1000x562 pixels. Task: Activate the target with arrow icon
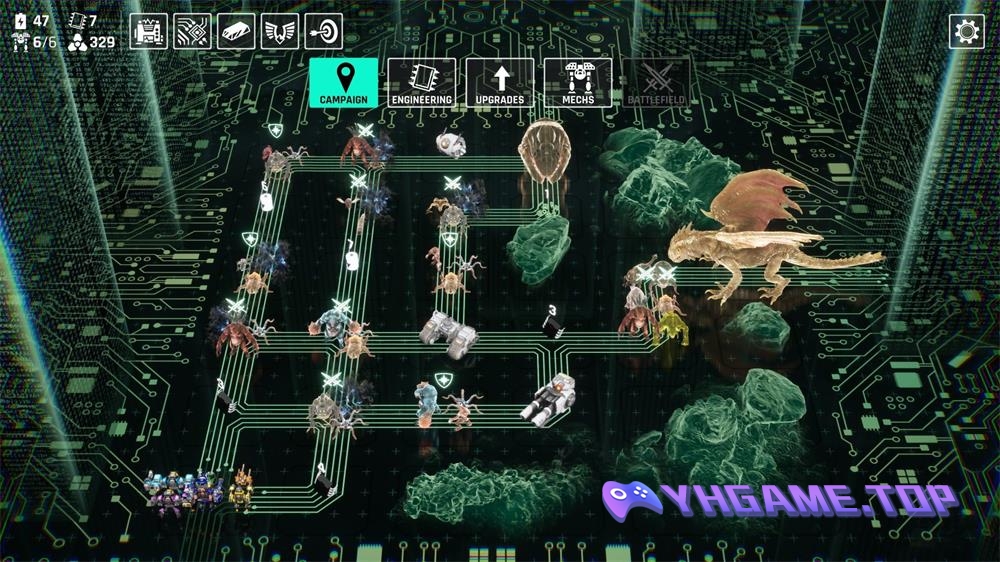click(x=323, y=31)
